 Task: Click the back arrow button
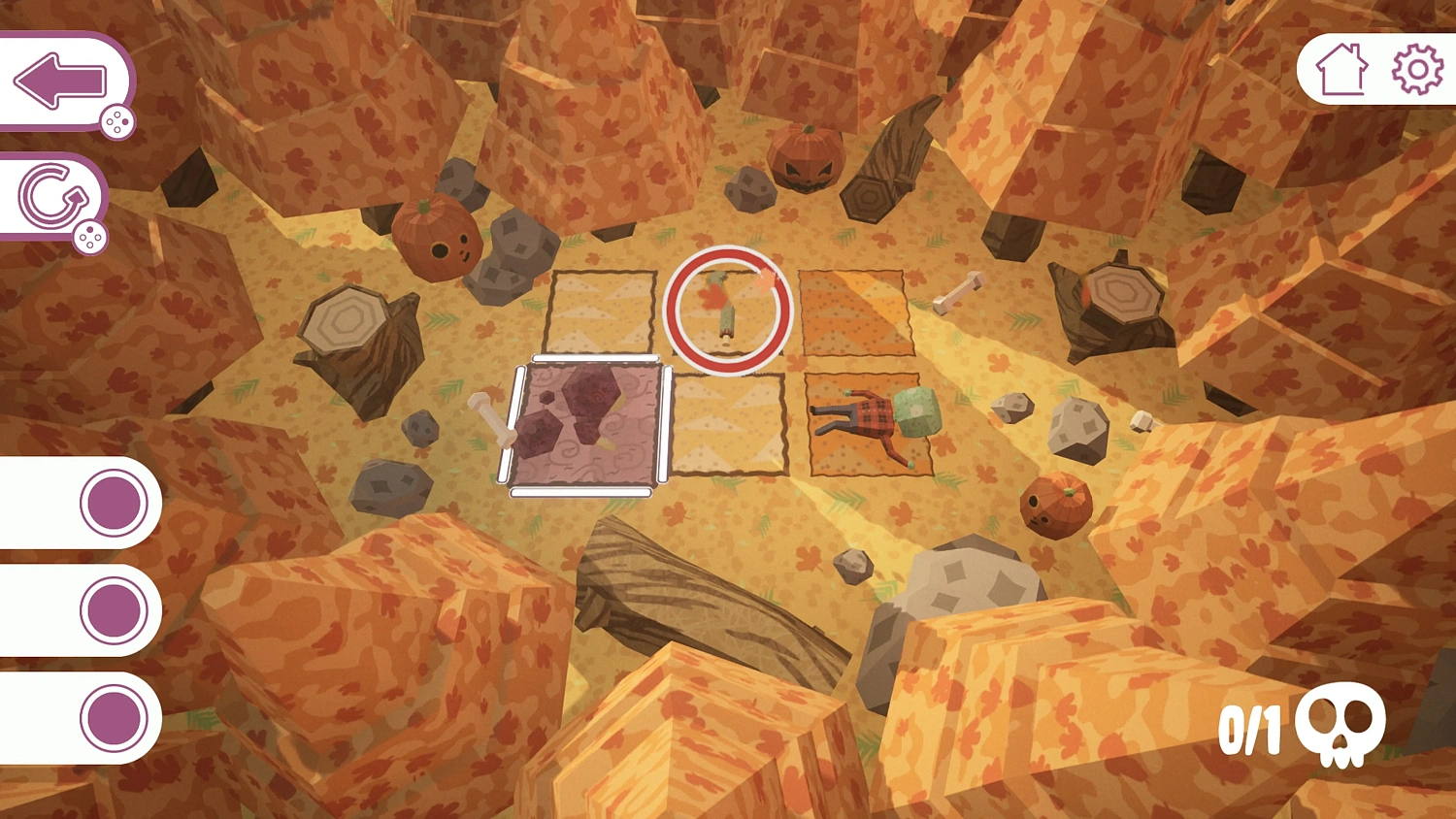[x=60, y=78]
